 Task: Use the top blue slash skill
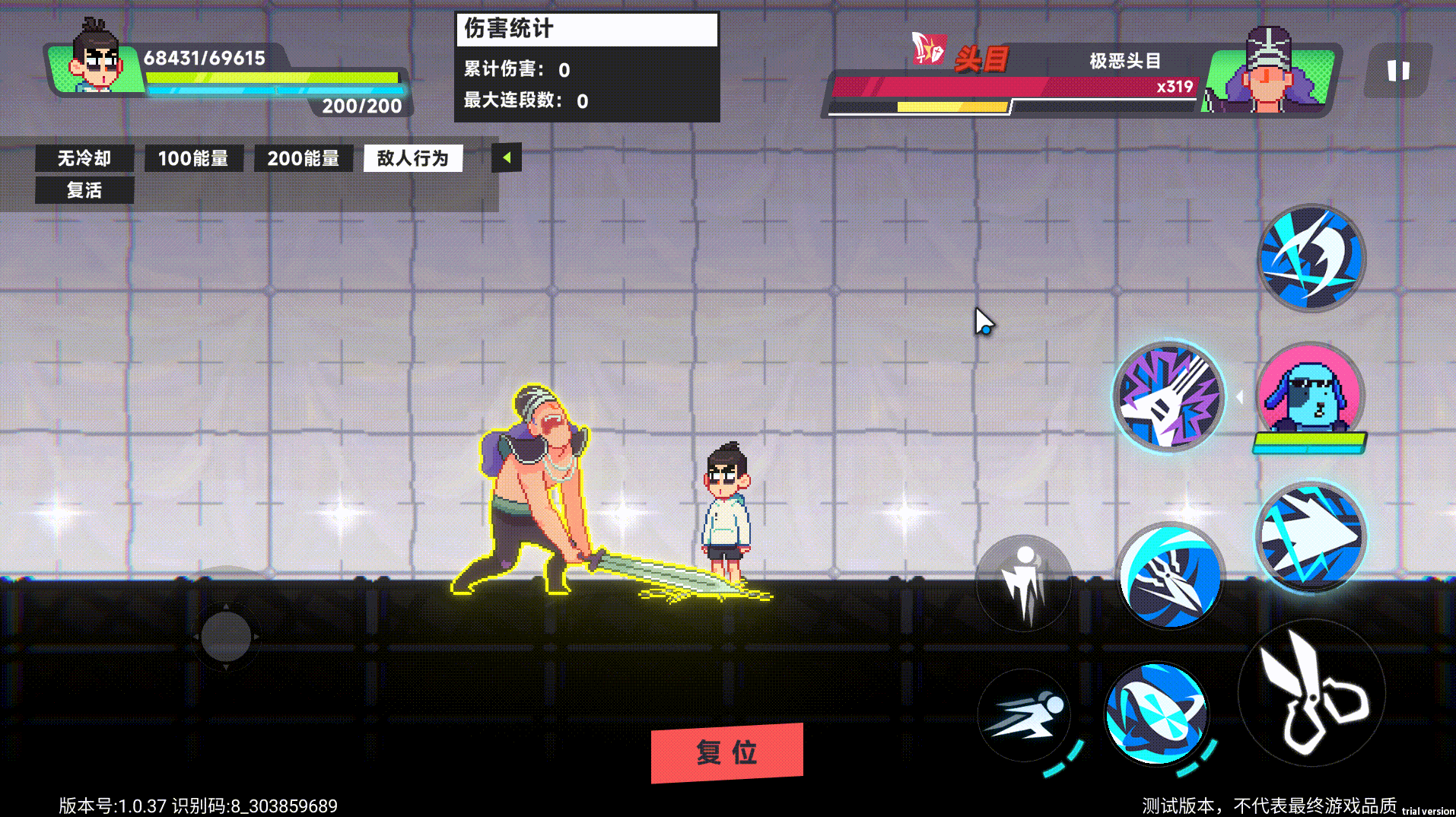[x=1311, y=258]
